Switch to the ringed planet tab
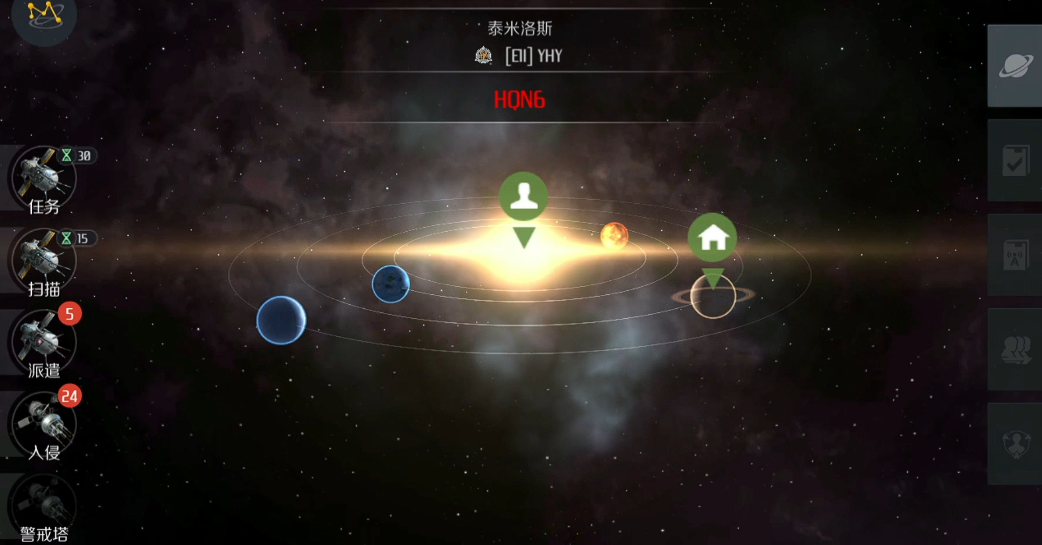 click(1015, 66)
